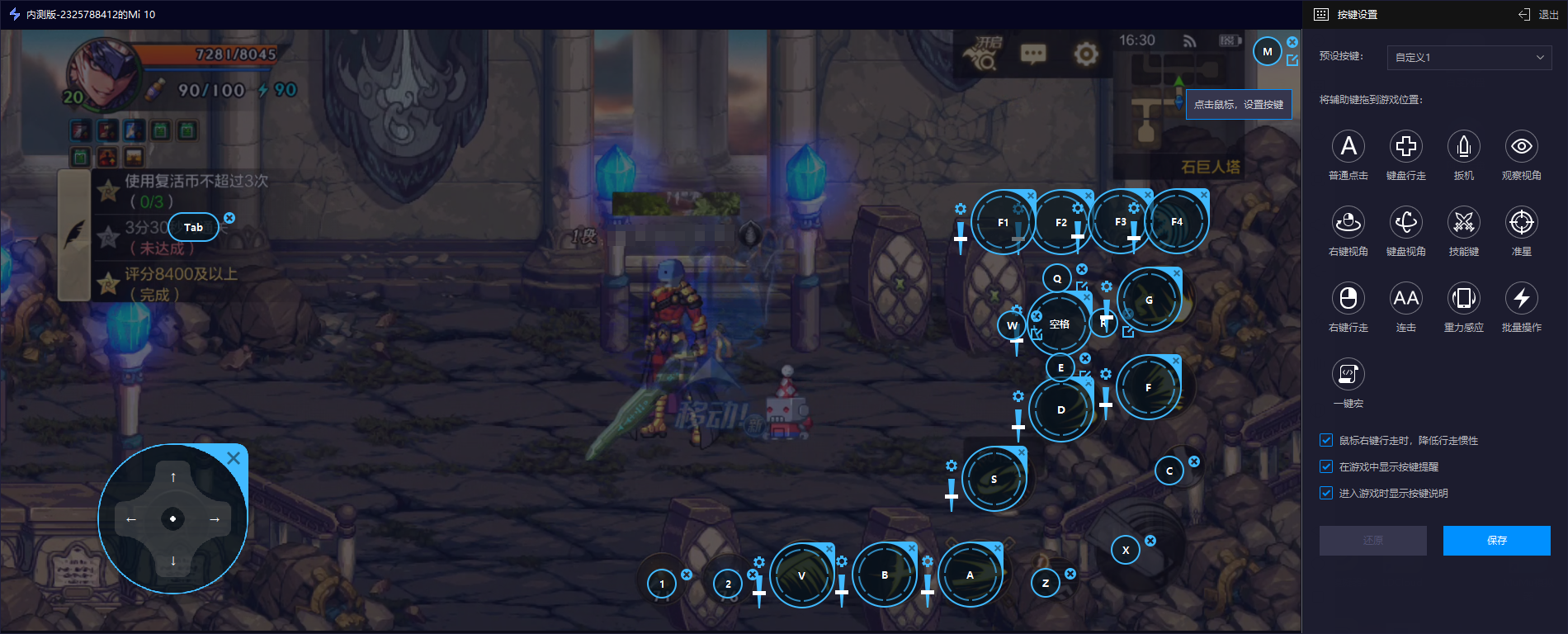Select the F4 key mapping circle
The image size is (1568, 634).
[1177, 222]
